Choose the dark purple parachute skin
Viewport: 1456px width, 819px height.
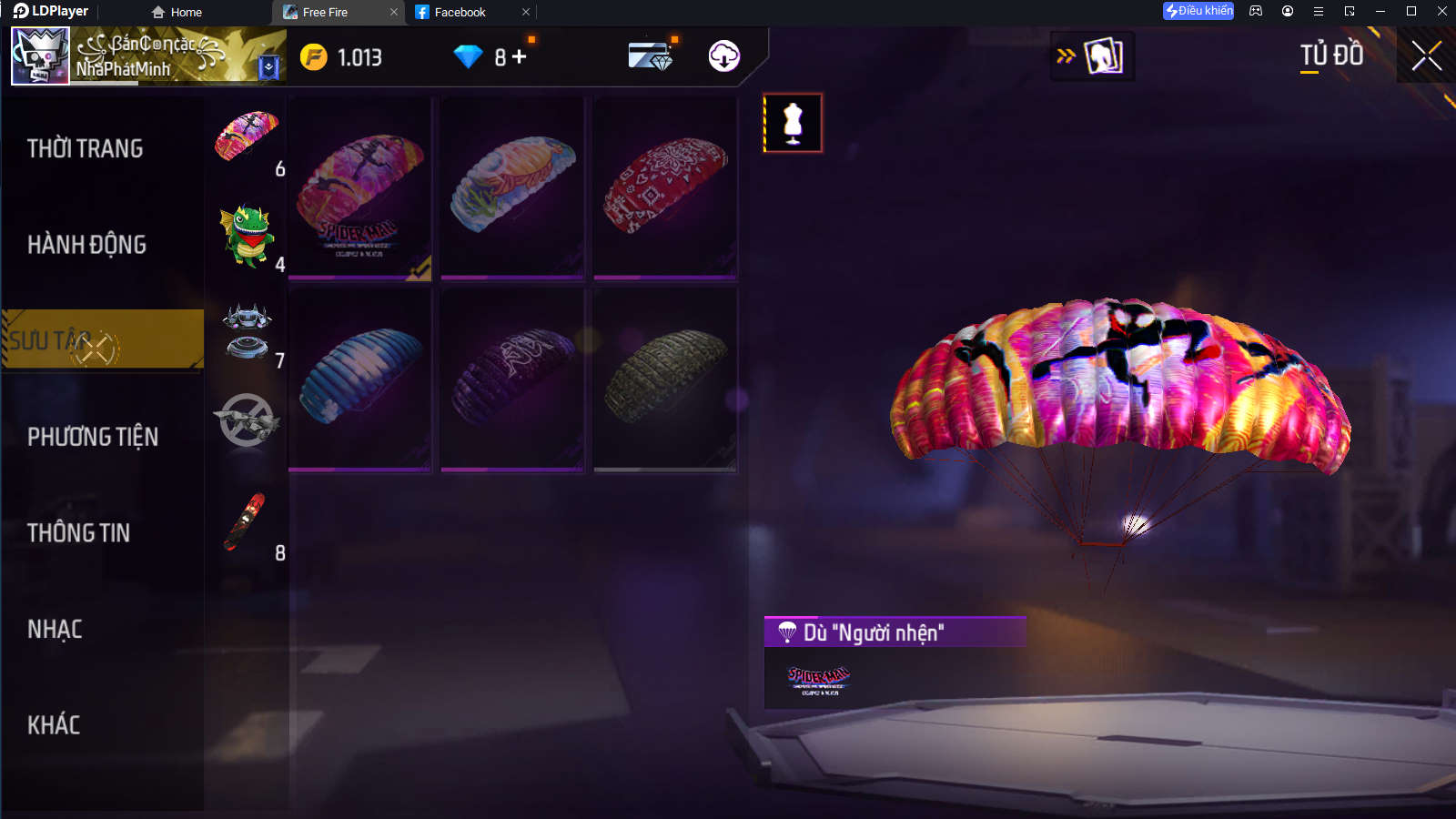[x=512, y=379]
